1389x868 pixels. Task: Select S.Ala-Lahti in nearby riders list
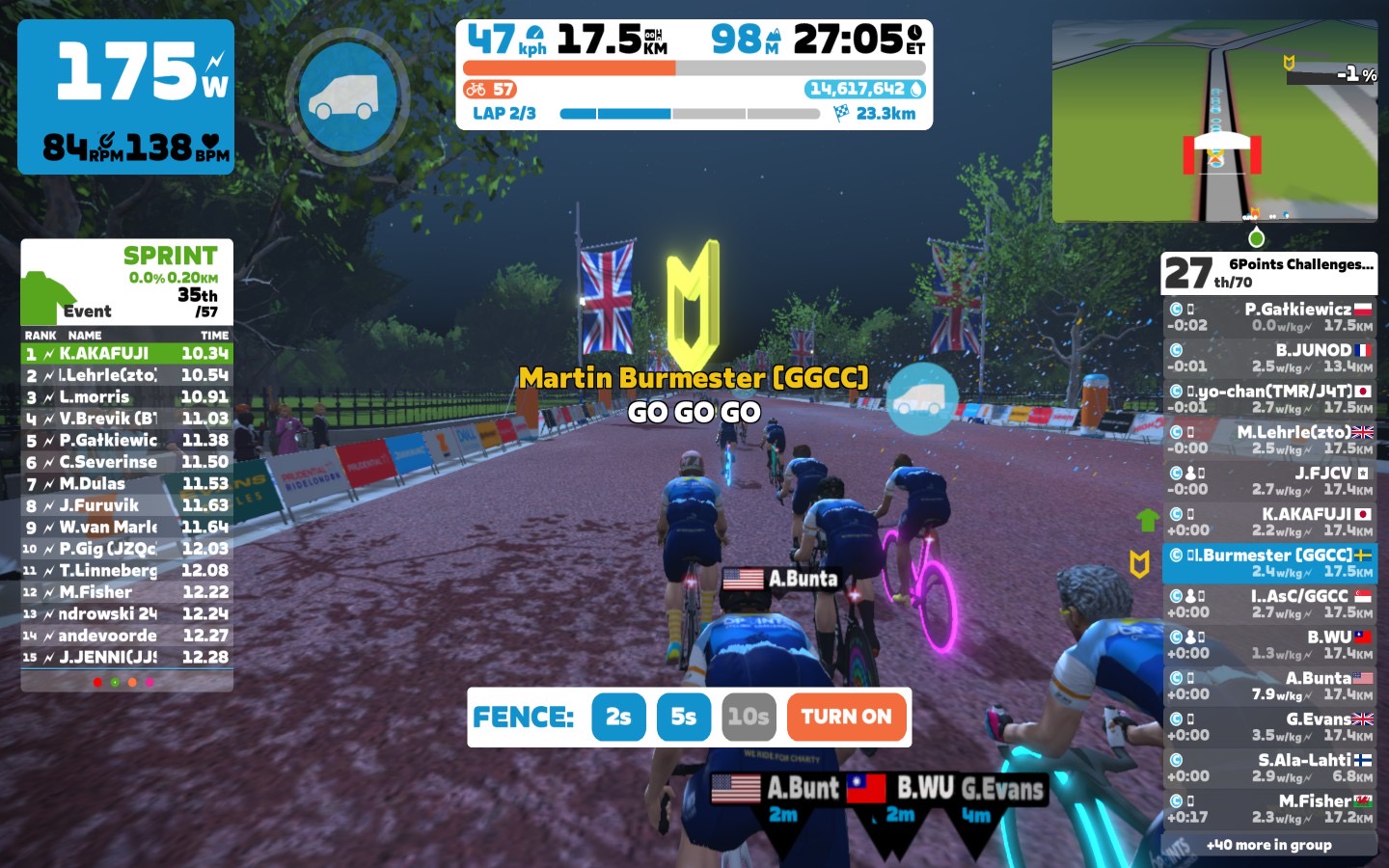click(1269, 768)
